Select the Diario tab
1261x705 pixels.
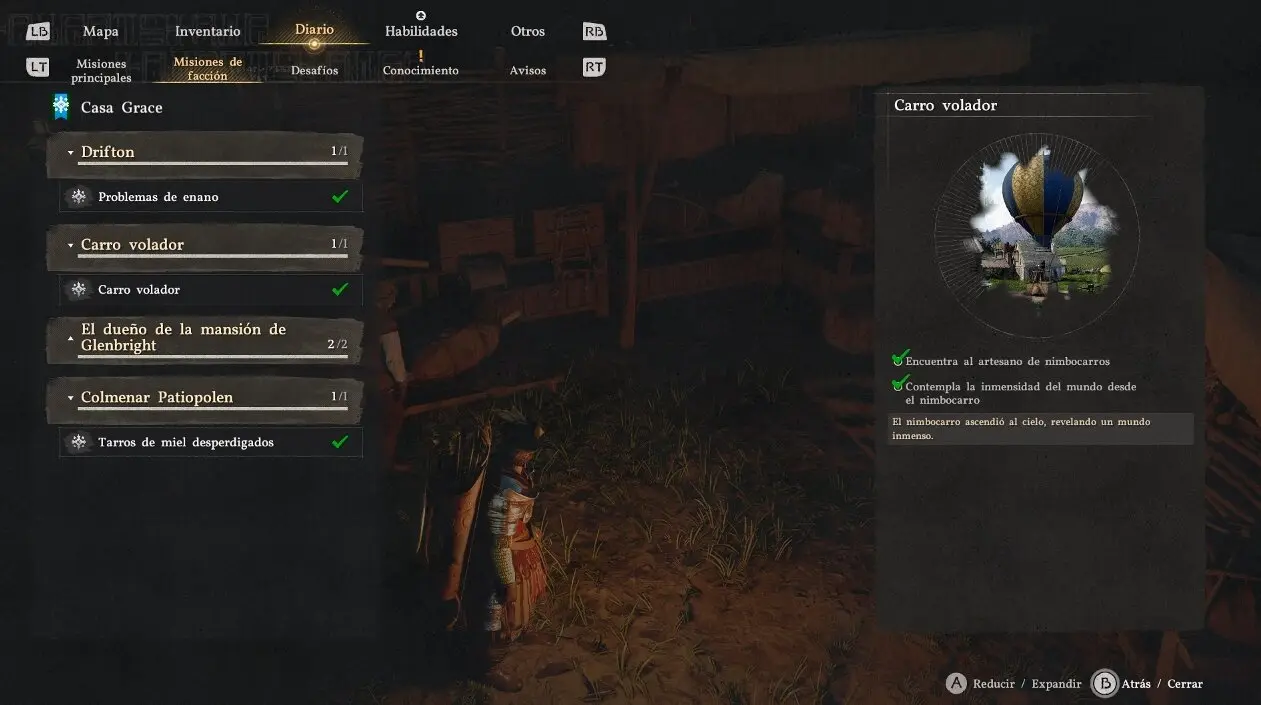click(314, 30)
